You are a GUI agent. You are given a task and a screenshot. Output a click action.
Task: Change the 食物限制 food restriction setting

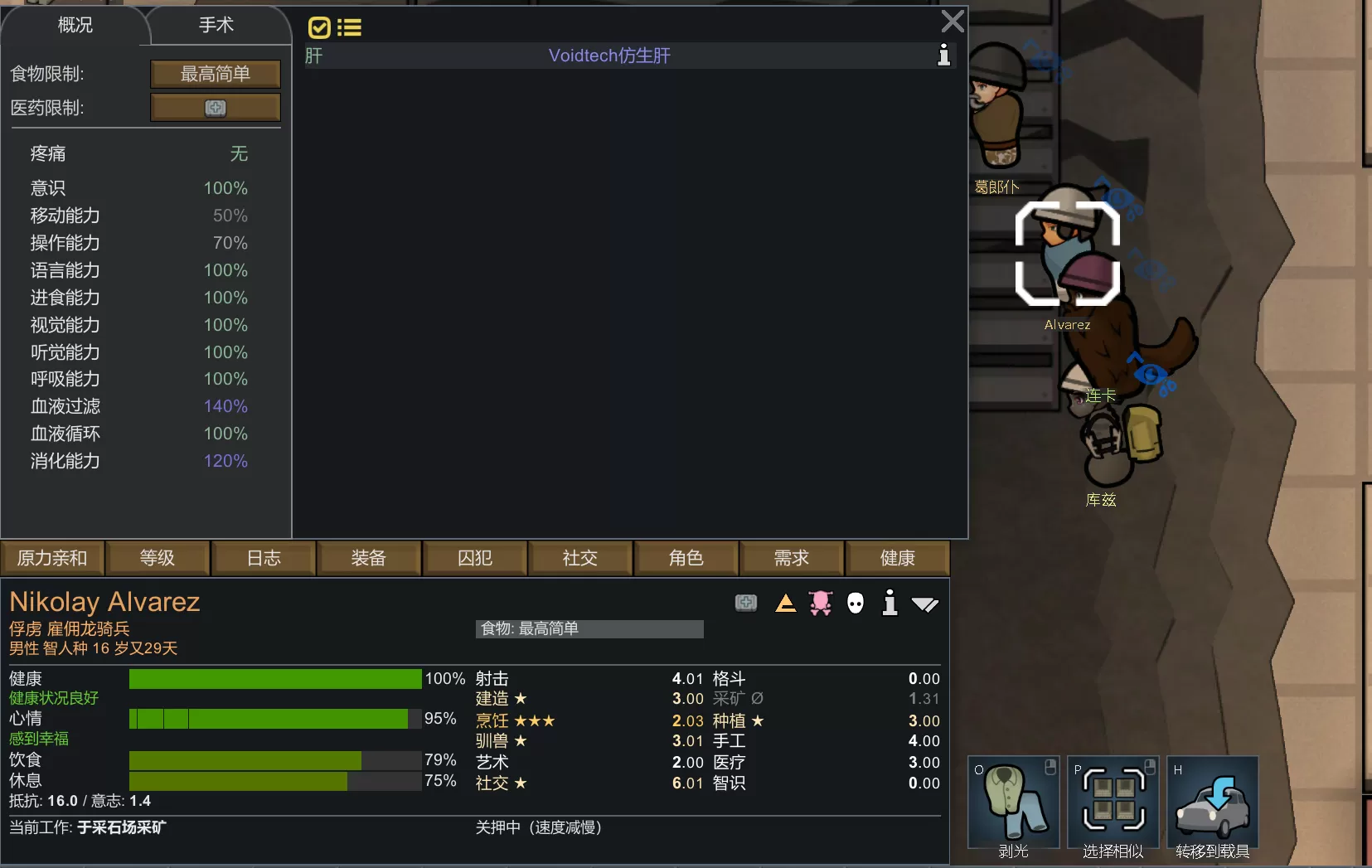click(216, 74)
